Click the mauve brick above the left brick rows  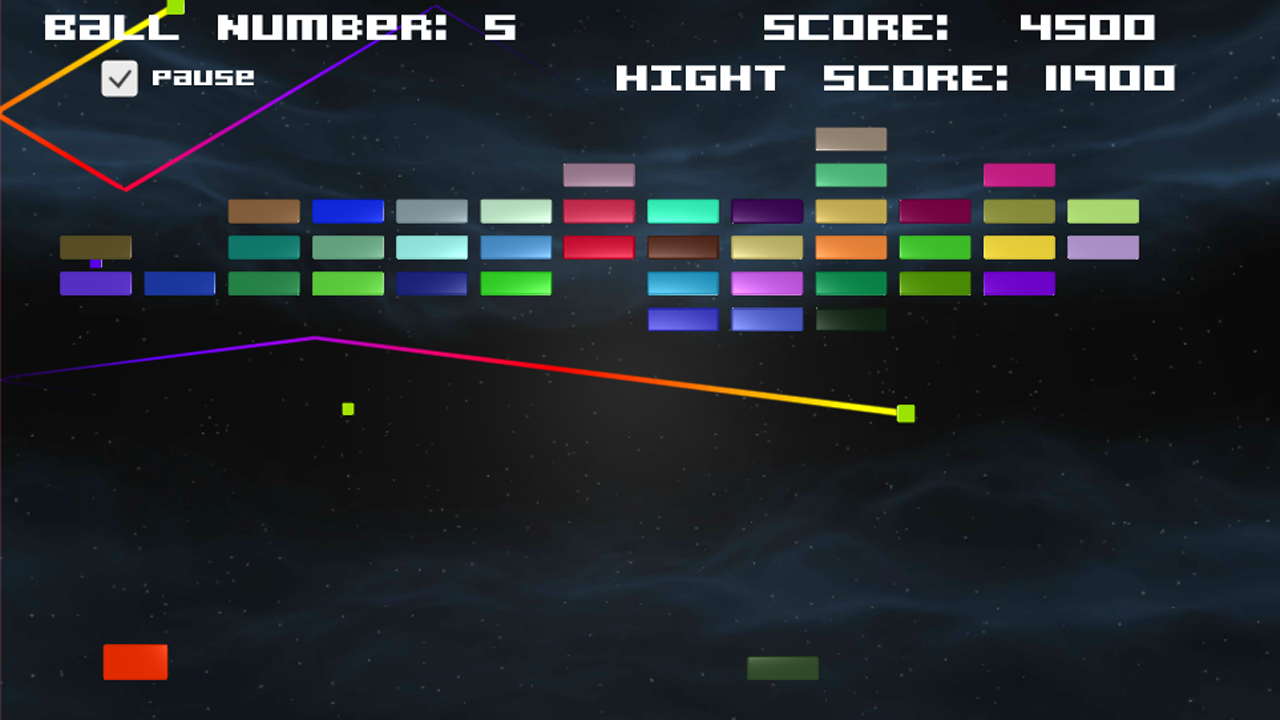599,175
